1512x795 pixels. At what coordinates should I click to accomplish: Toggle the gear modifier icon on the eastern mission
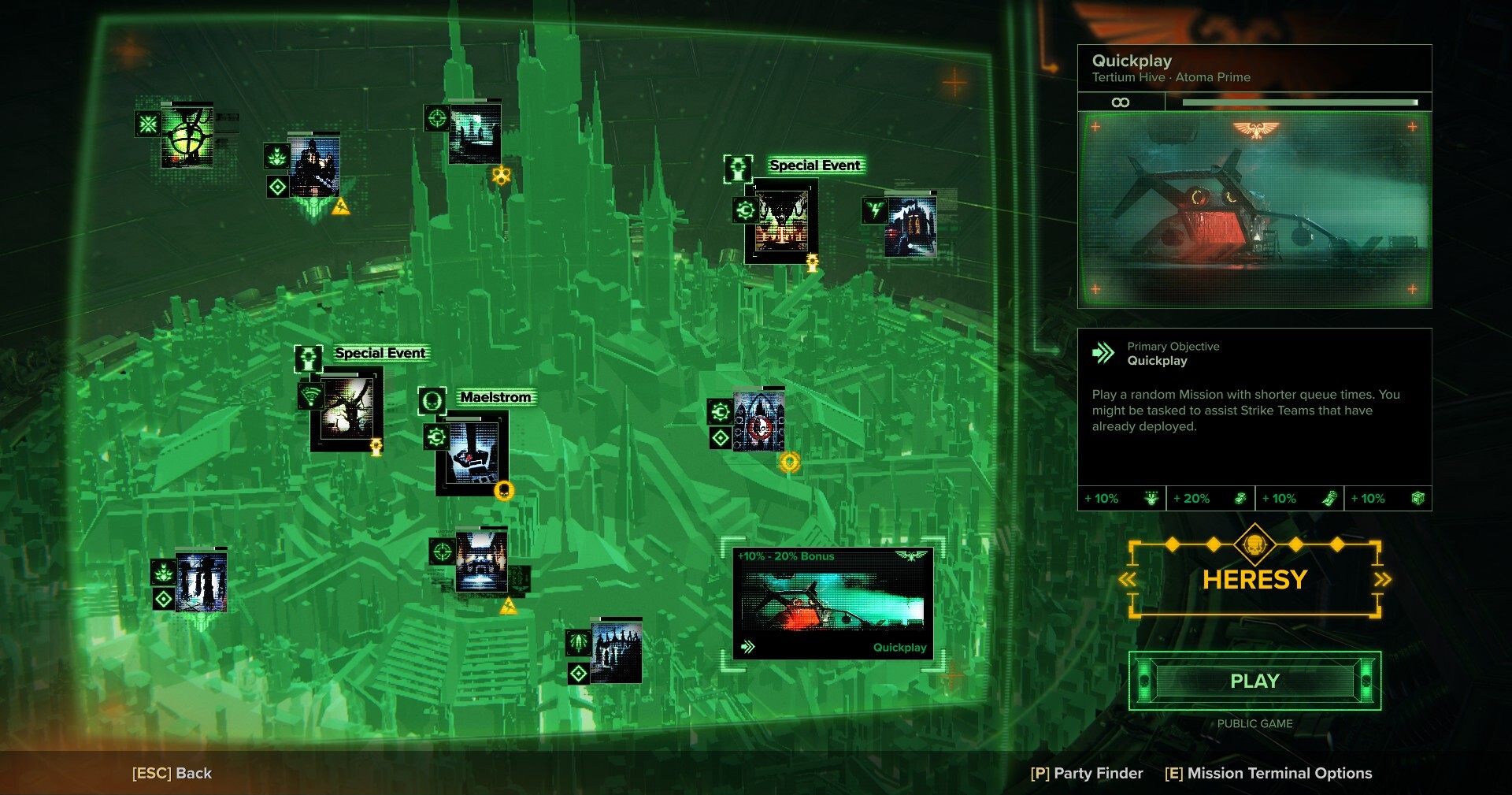(719, 411)
